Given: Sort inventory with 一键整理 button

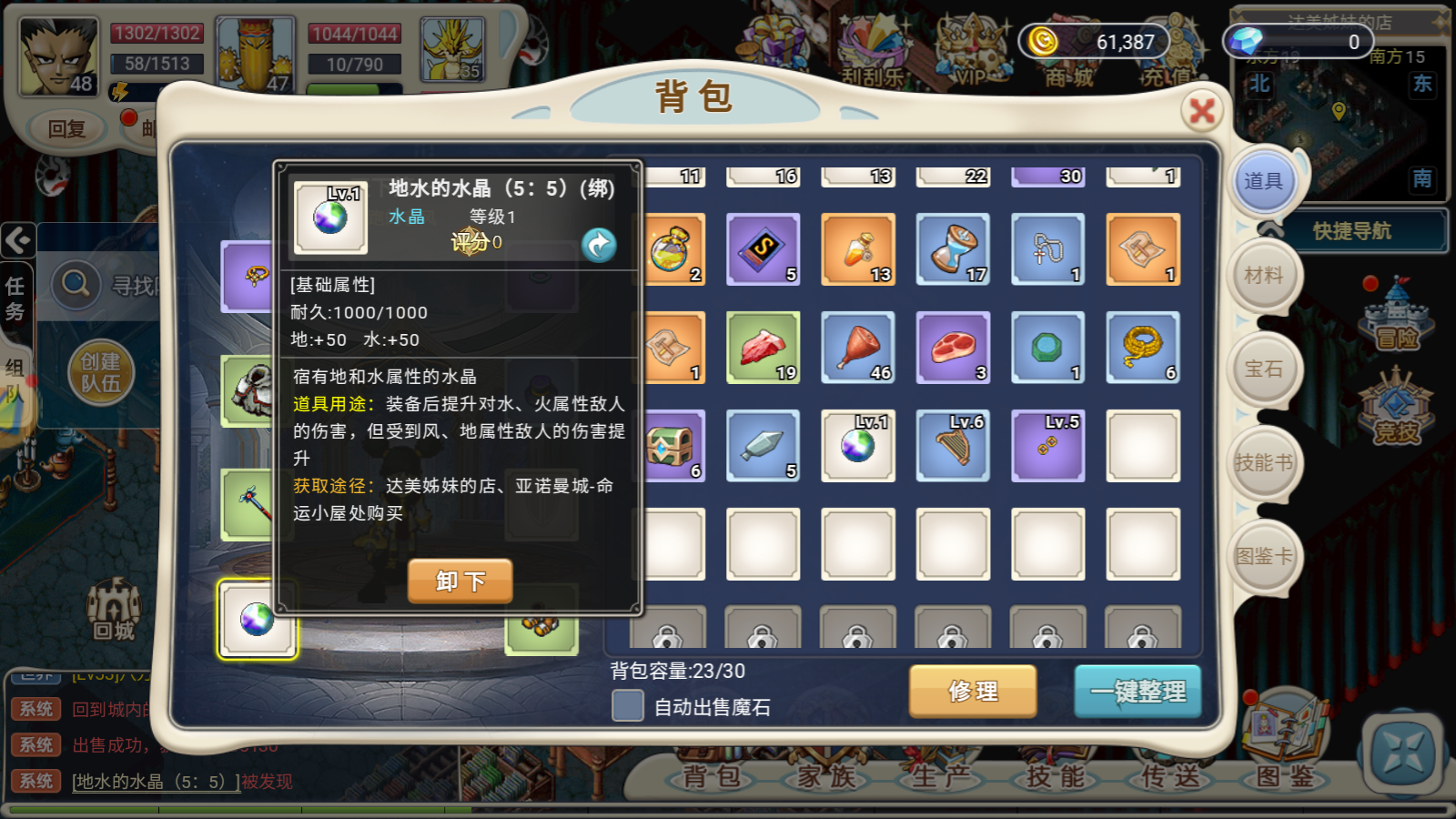Looking at the screenshot, I should pos(1137,692).
